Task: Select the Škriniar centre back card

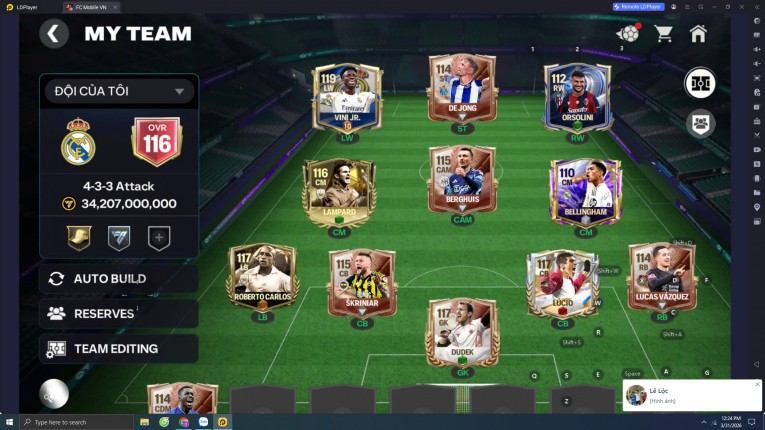Action: click(362, 284)
